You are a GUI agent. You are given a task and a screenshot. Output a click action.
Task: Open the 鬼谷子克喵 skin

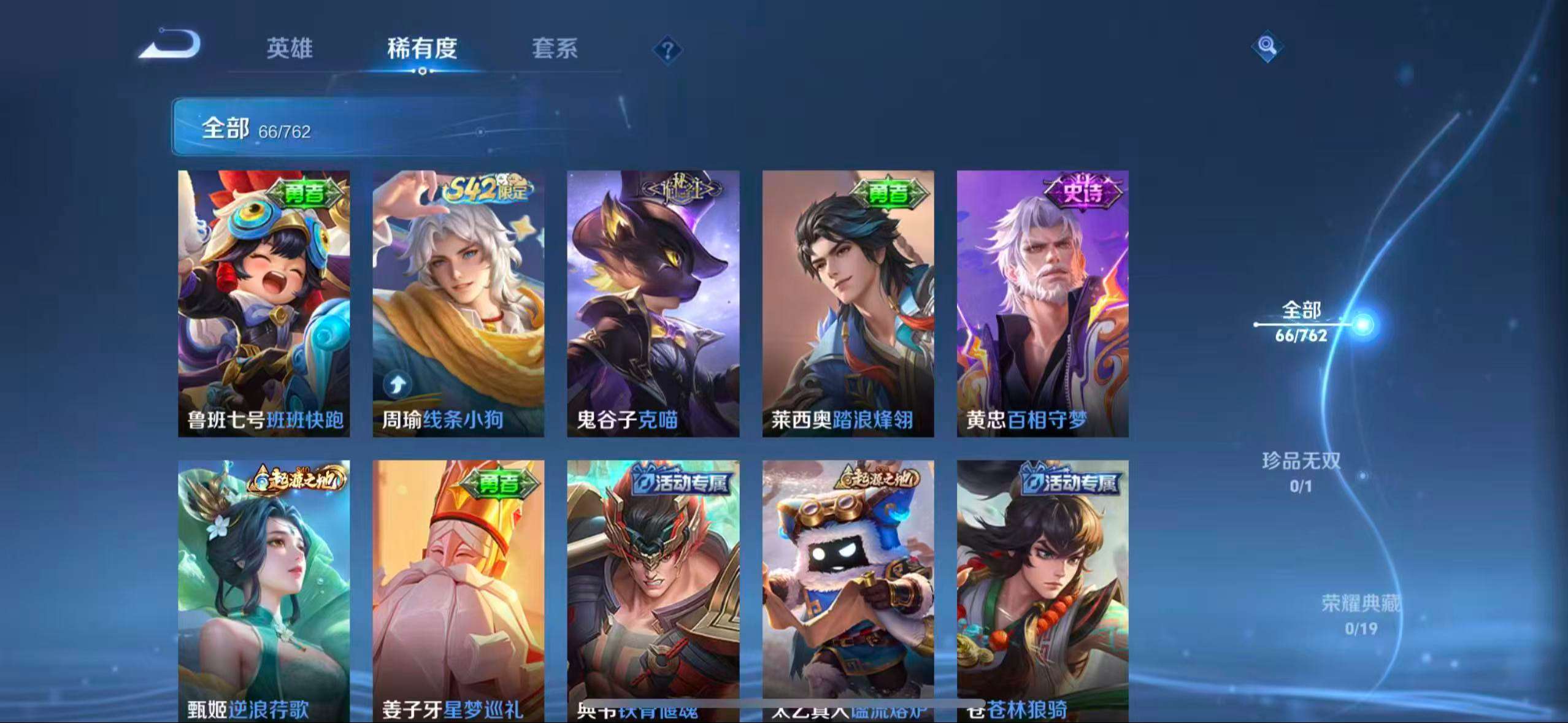click(x=655, y=300)
